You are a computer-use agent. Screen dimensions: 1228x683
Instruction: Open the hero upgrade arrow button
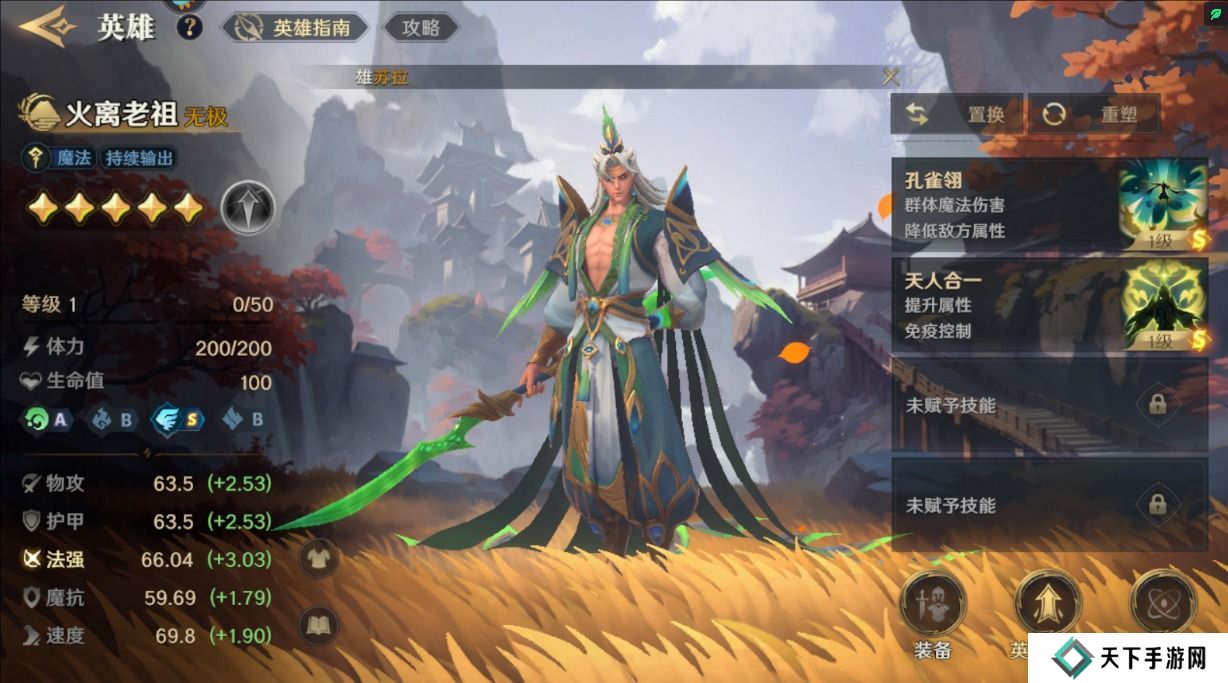point(1047,604)
